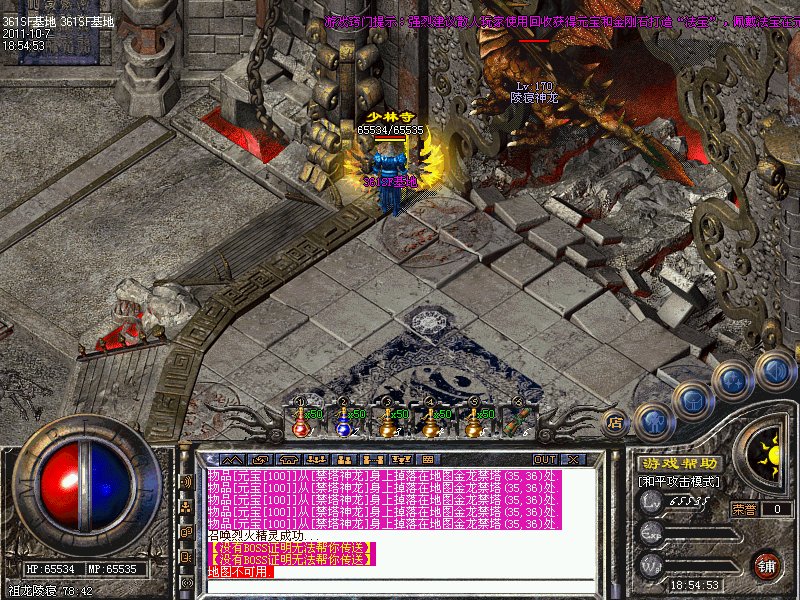800x600 pixels.
Task: Open the skills sparkle icon
Action: tap(733, 381)
